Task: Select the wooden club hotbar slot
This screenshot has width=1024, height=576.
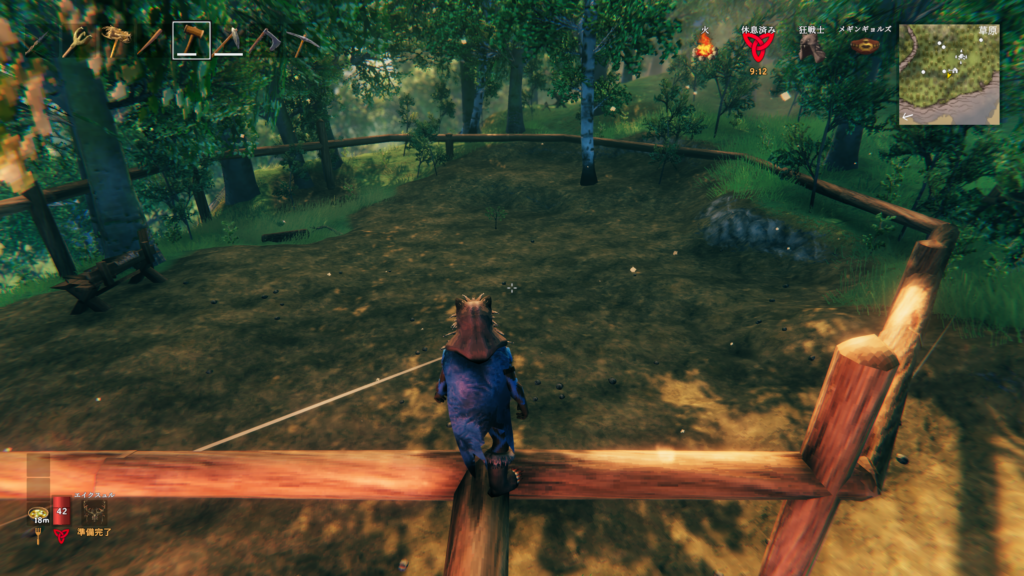Action: [152, 41]
